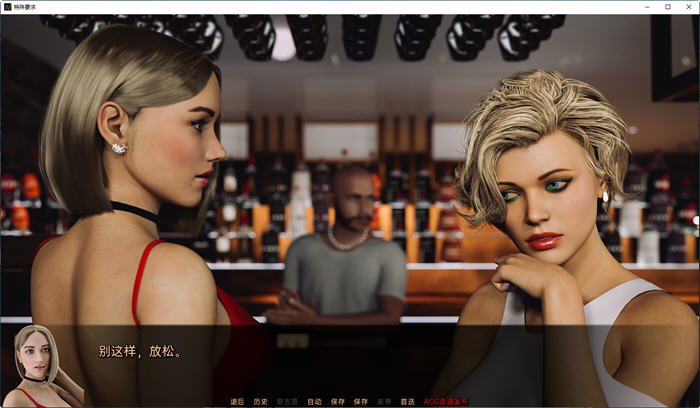Viewport: 700px width, 408px height.
Task: Toggle 自动 (auto) text advance
Action: pos(314,401)
